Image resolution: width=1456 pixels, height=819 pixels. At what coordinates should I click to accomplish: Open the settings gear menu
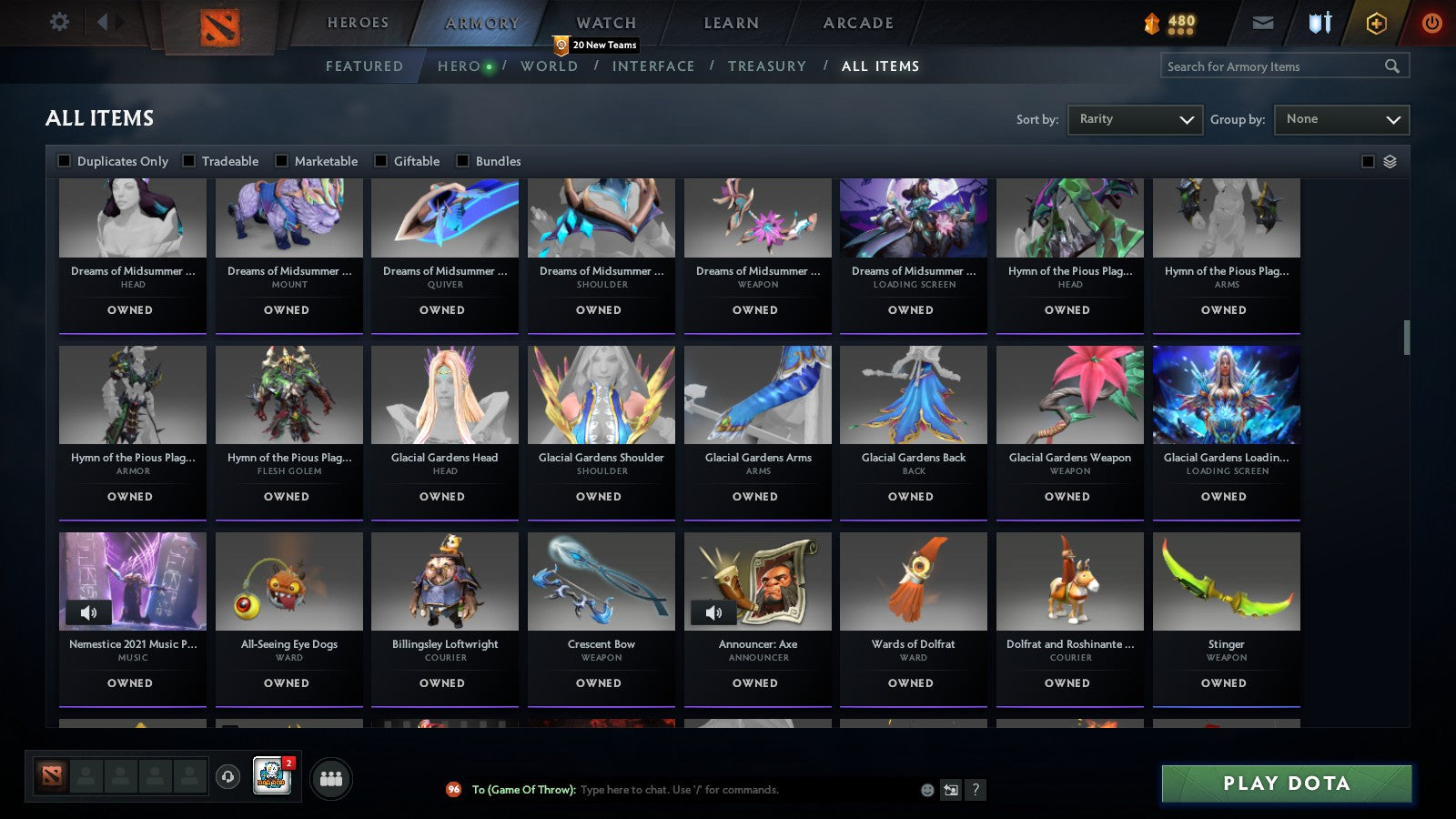(58, 22)
